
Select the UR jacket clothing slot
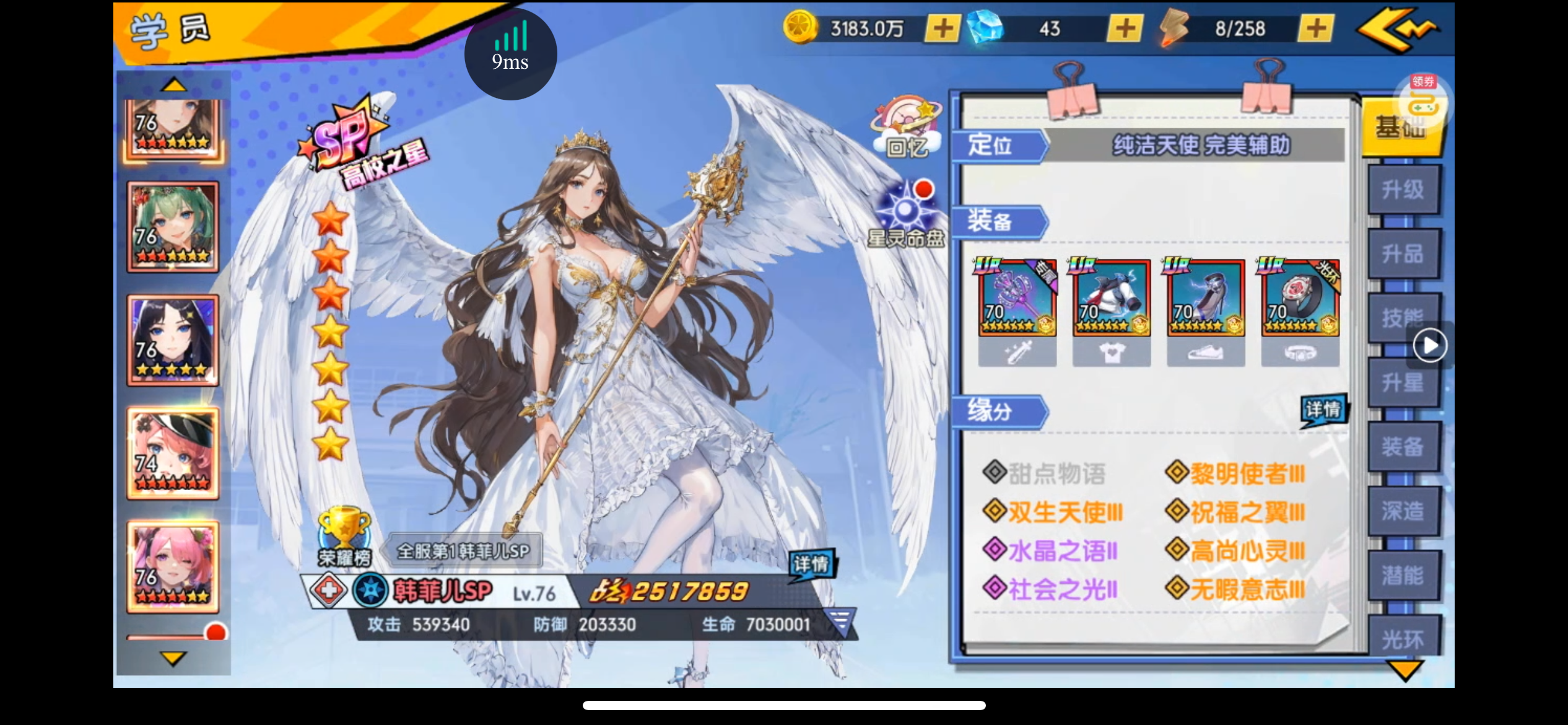(1112, 299)
